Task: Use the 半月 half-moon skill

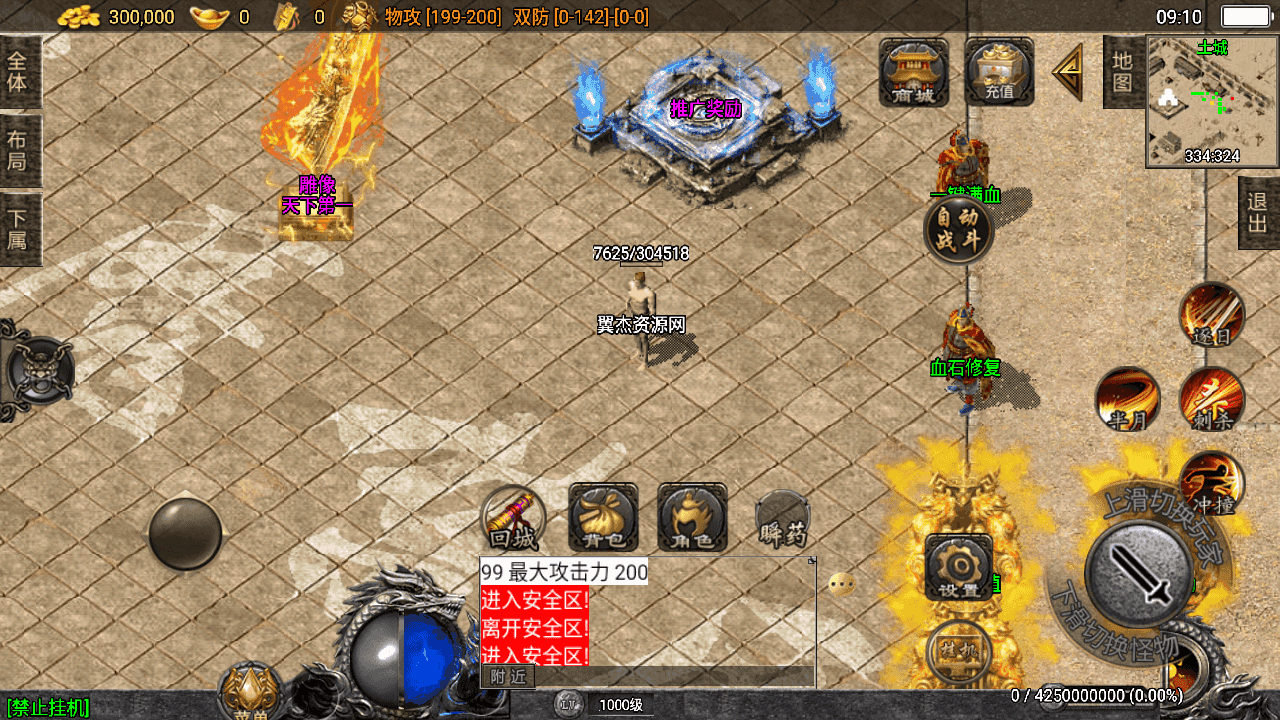Action: coord(1127,398)
